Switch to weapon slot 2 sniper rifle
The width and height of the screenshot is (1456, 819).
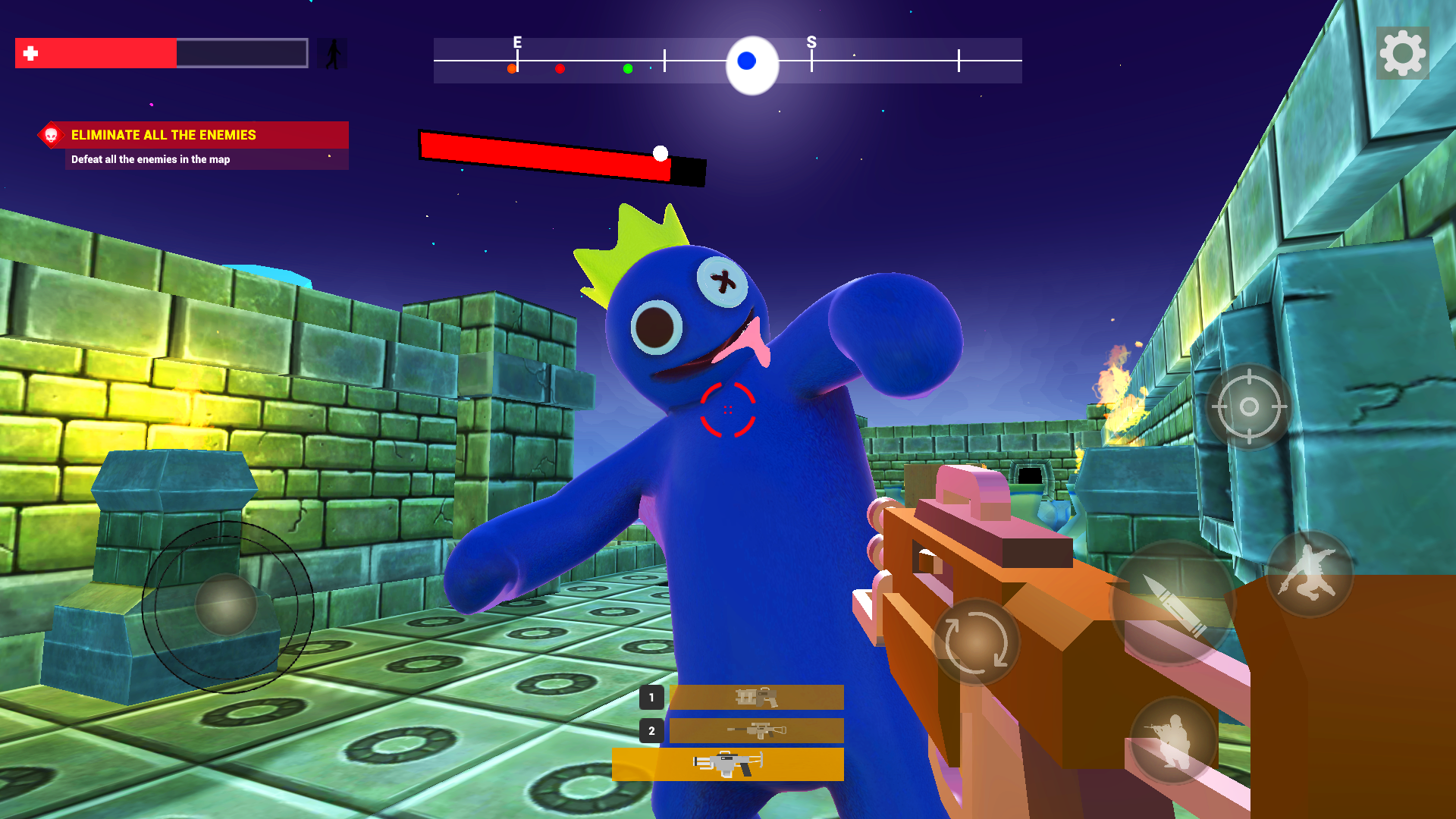[756, 730]
